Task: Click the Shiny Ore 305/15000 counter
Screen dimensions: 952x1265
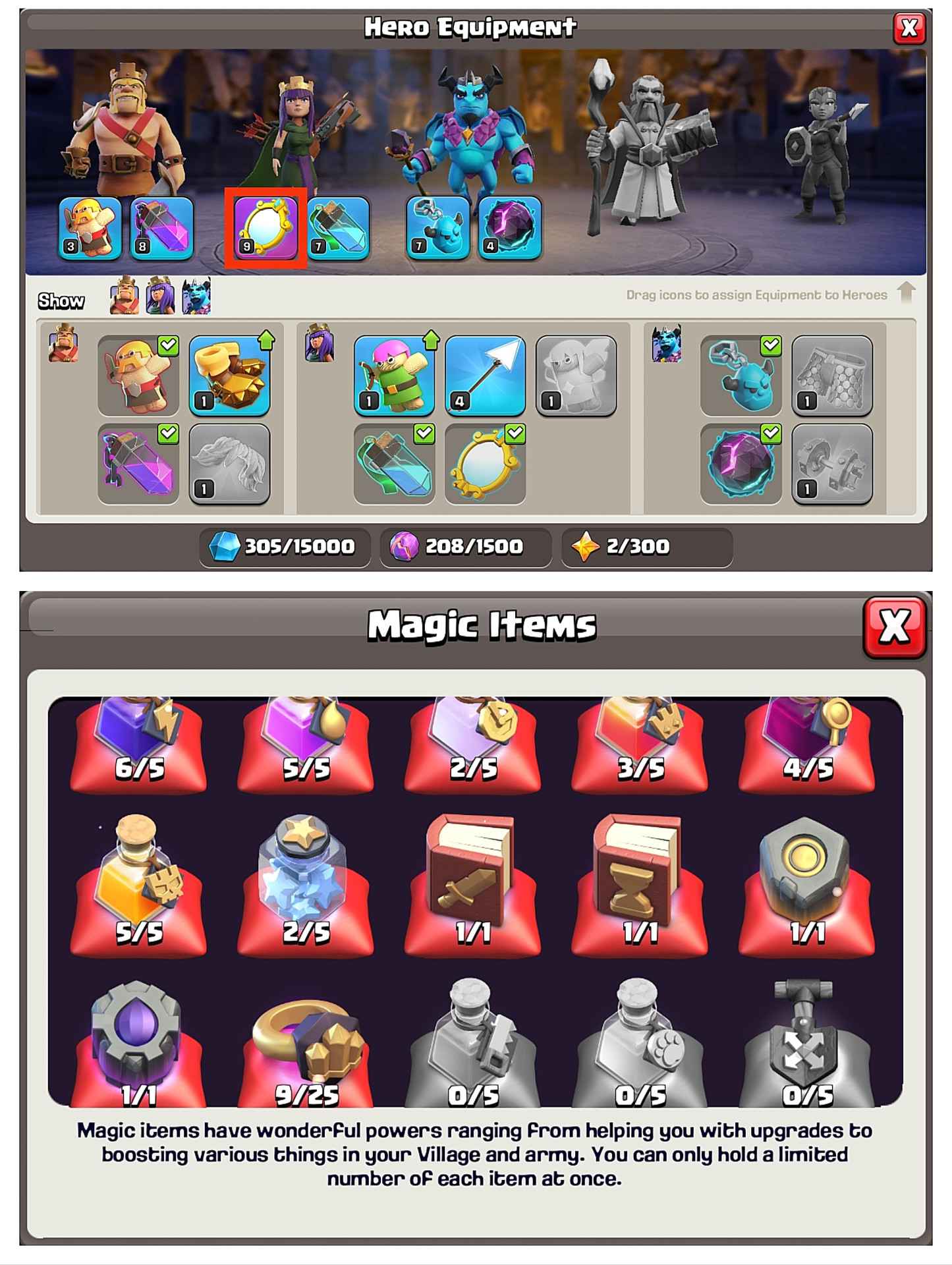Action: (283, 546)
